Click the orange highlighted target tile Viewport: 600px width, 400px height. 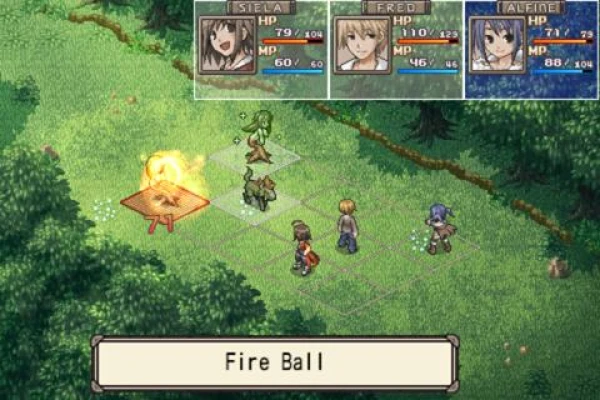point(165,202)
